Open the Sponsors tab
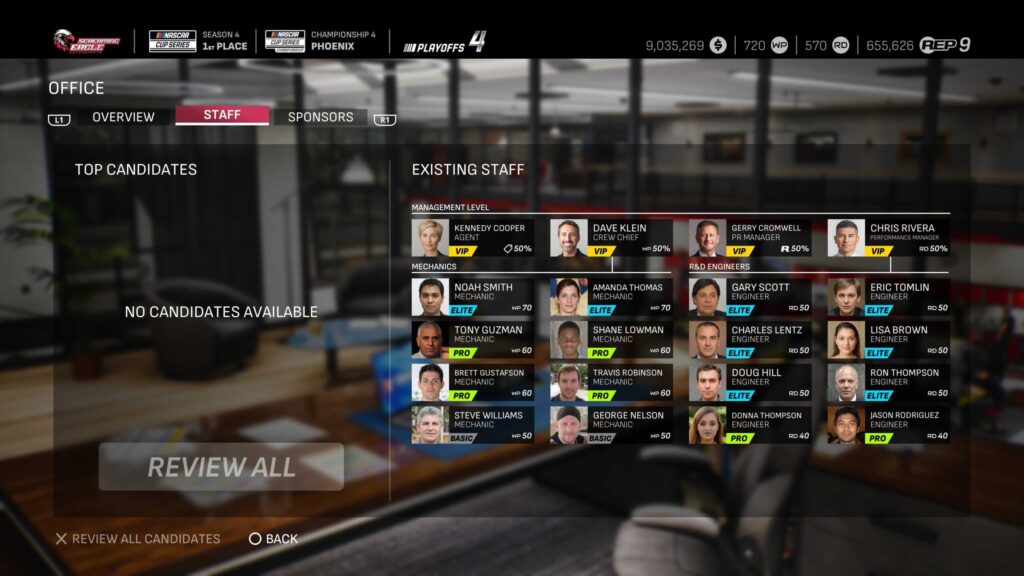This screenshot has height=576, width=1024. (320, 117)
